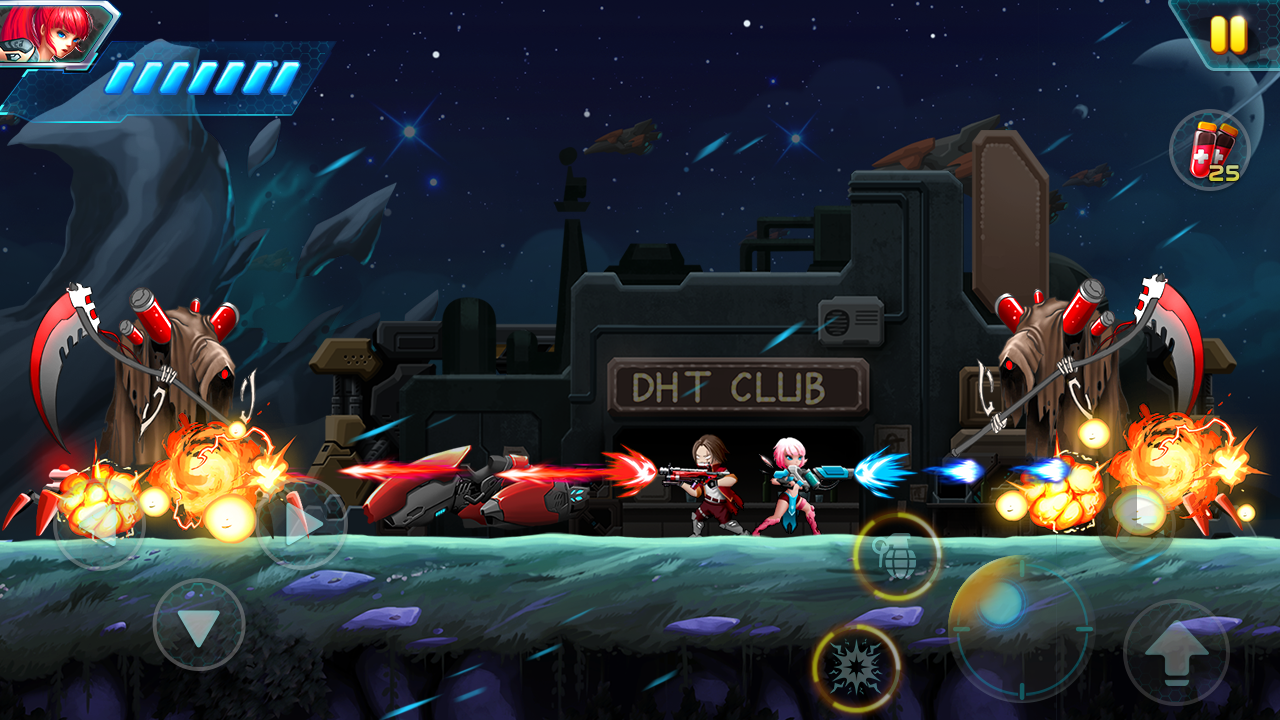Viewport: 1280px width, 720px height.
Task: Select the red hoverbike vehicle
Action: (470, 495)
